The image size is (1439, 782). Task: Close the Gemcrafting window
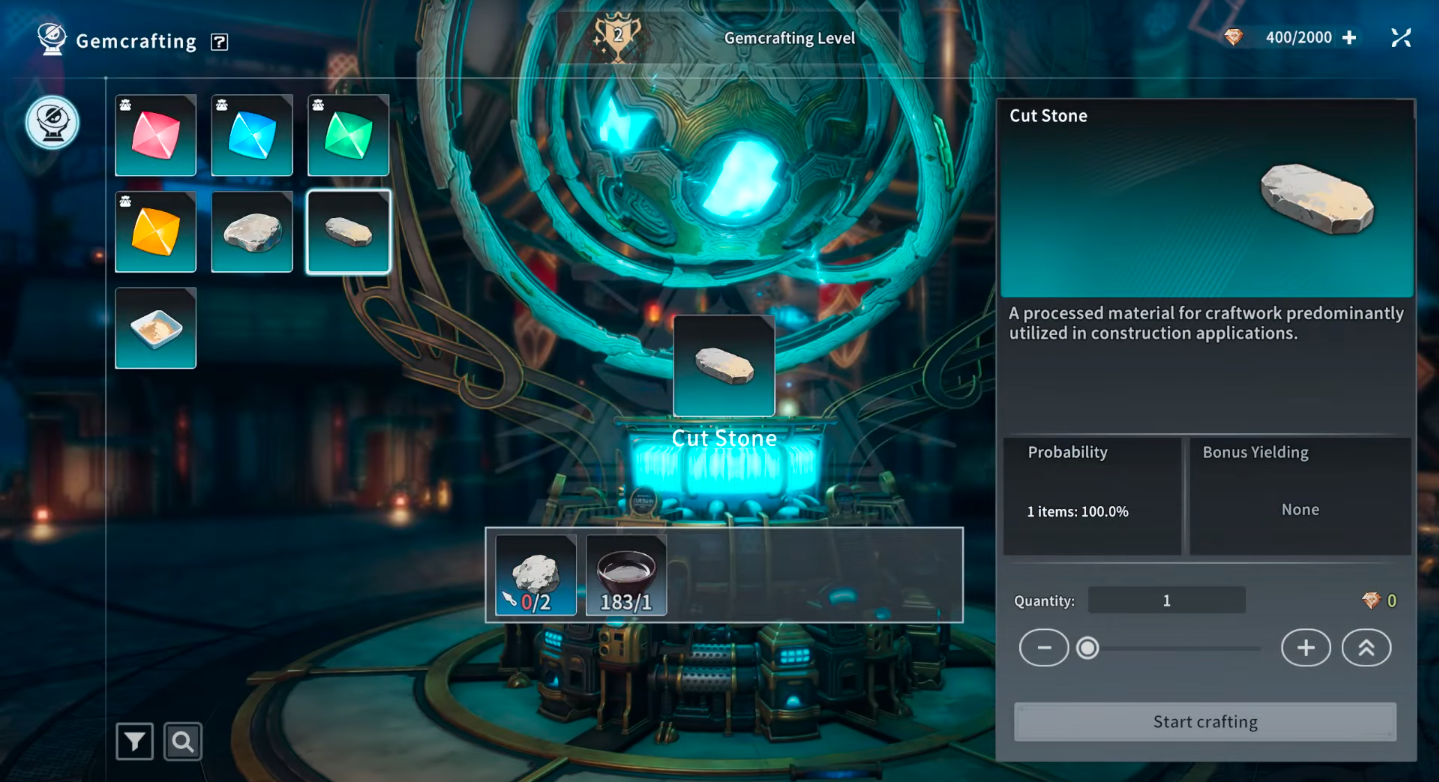(x=1401, y=38)
